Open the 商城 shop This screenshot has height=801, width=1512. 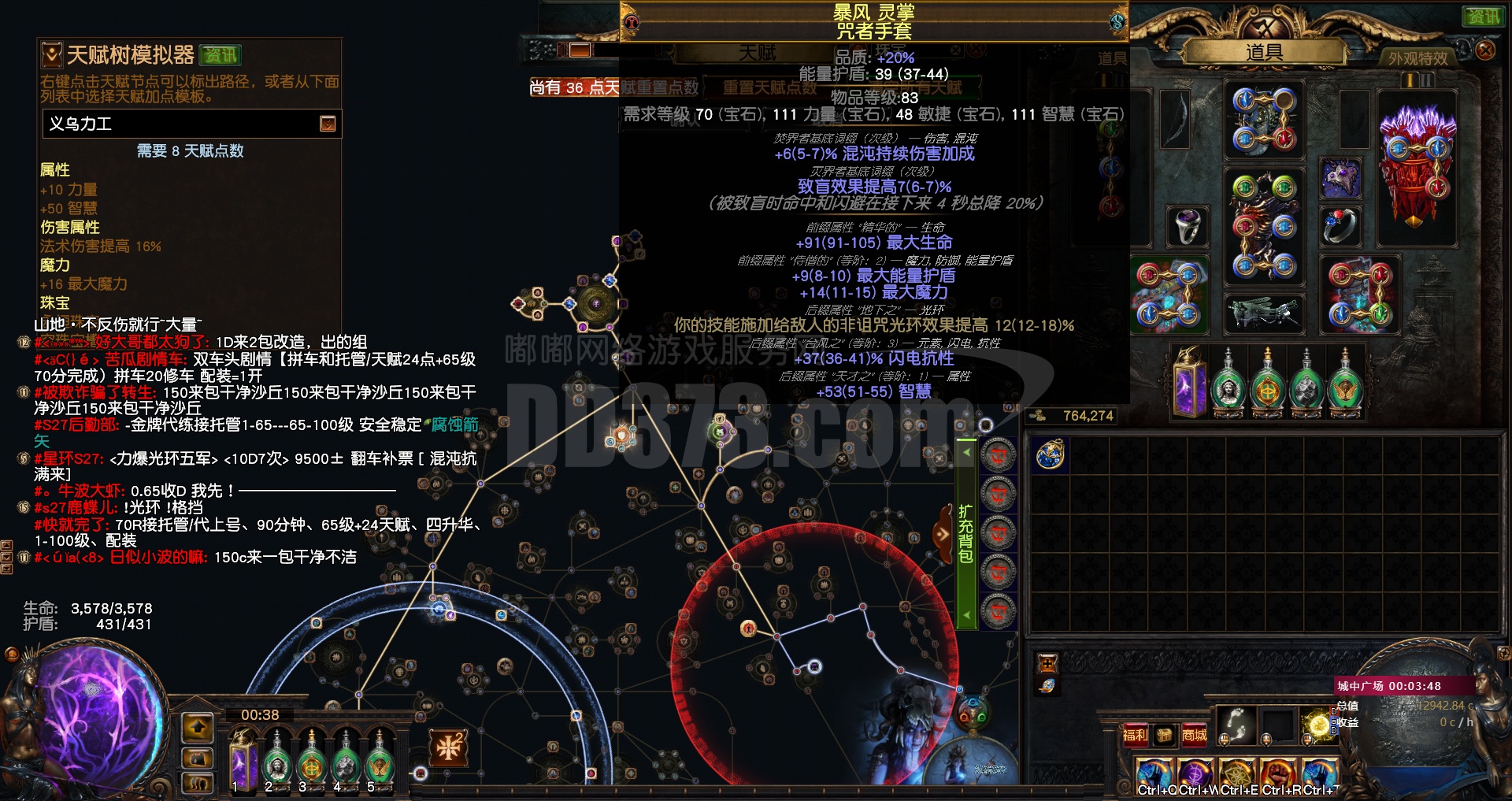click(x=1194, y=735)
